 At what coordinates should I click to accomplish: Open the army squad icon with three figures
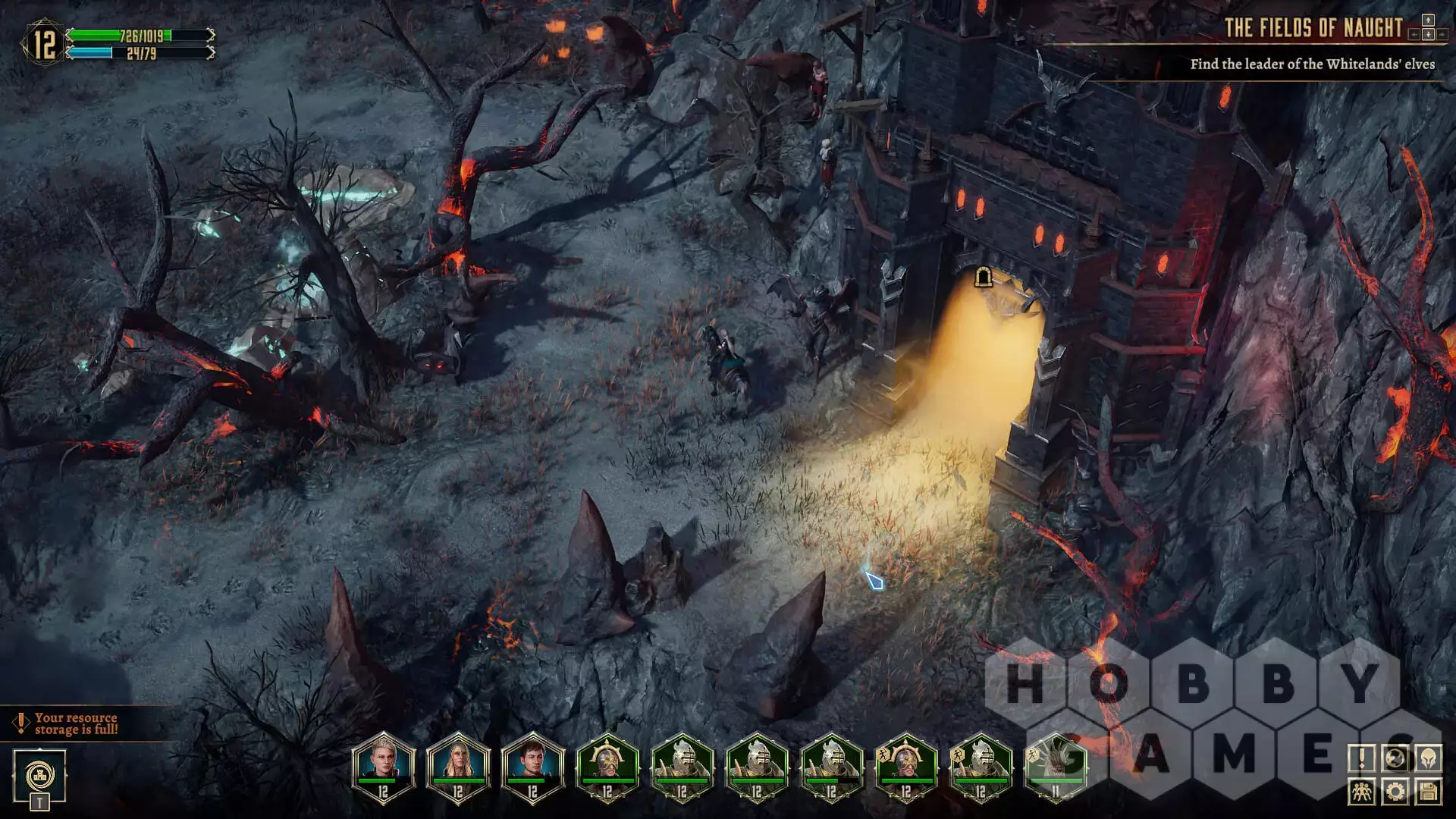pos(1362,792)
